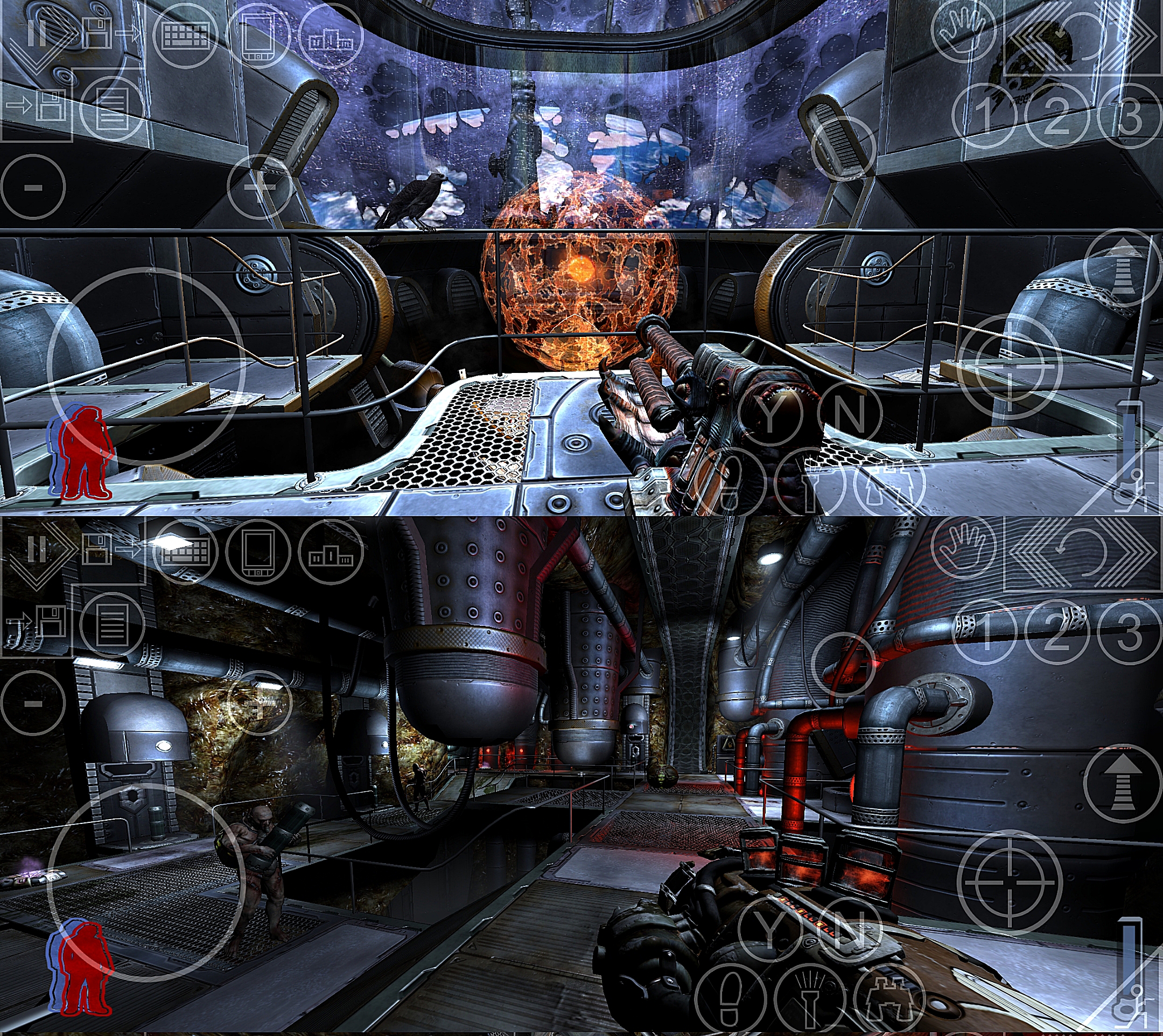The height and width of the screenshot is (1036, 1163).
Task: Tap the hand use icon in the orange sphere scene
Action: pos(965,29)
